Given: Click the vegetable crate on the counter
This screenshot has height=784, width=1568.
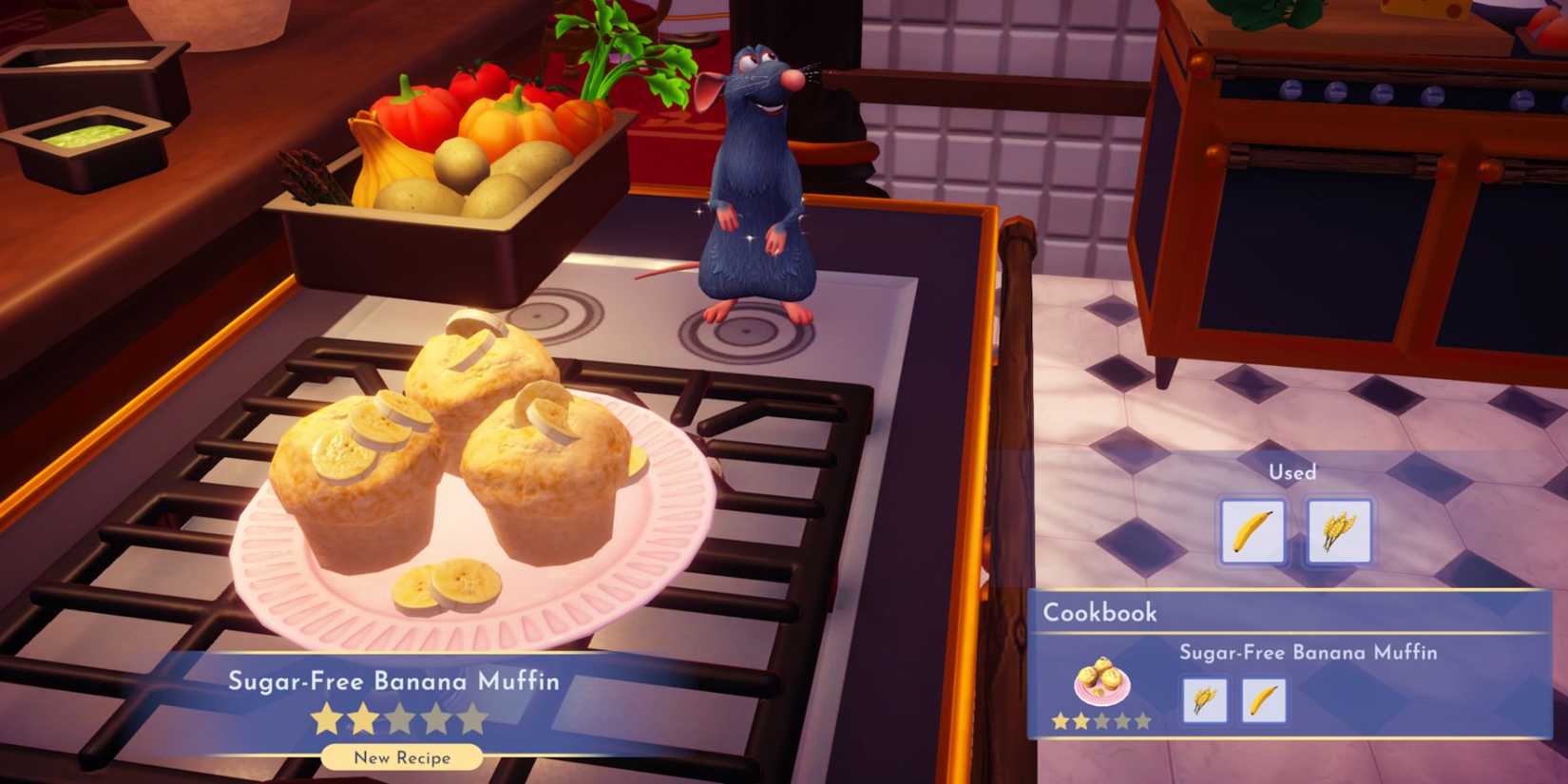Looking at the screenshot, I should [456, 162].
